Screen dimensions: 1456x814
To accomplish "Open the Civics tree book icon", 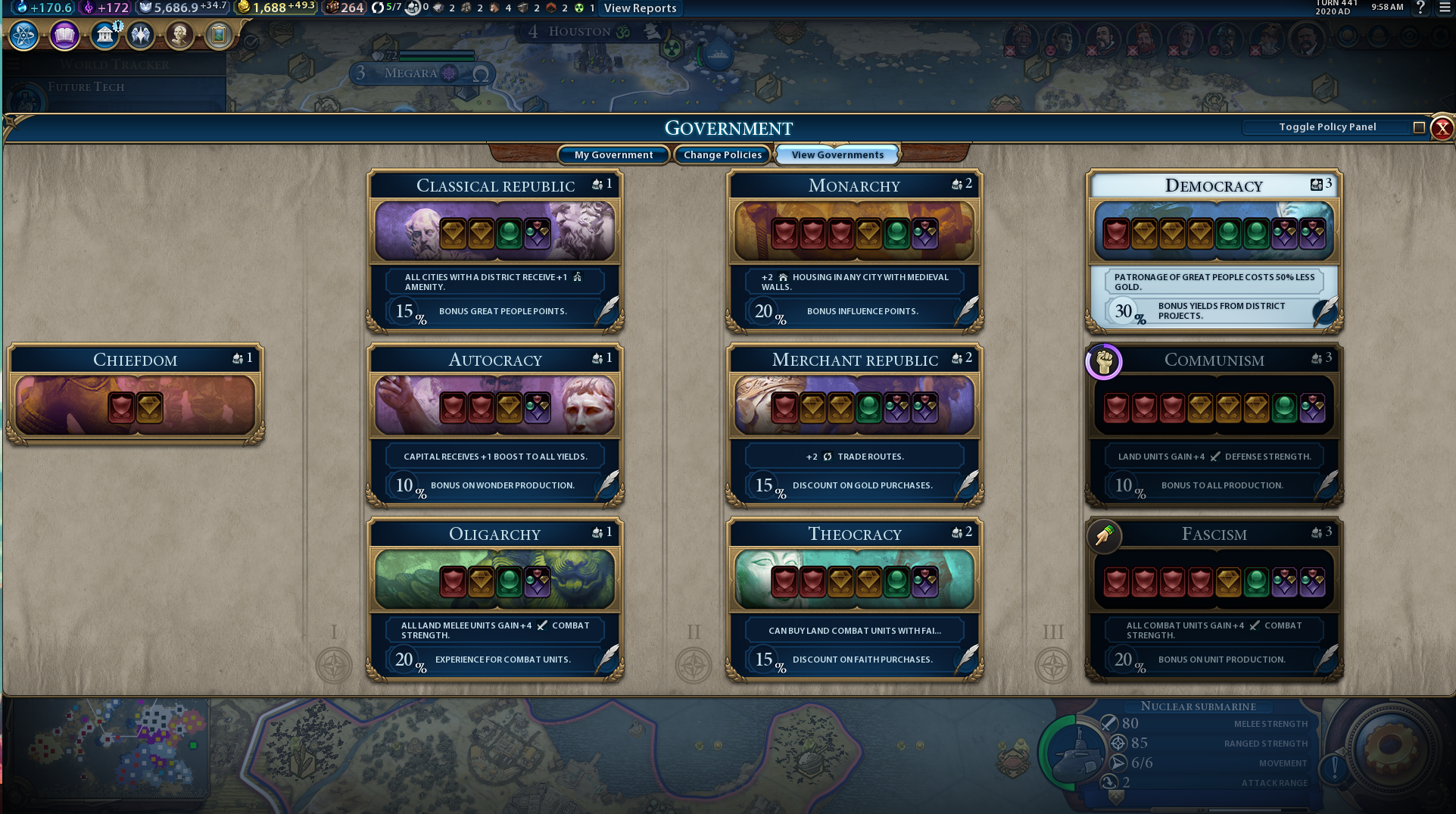I will coord(64,35).
